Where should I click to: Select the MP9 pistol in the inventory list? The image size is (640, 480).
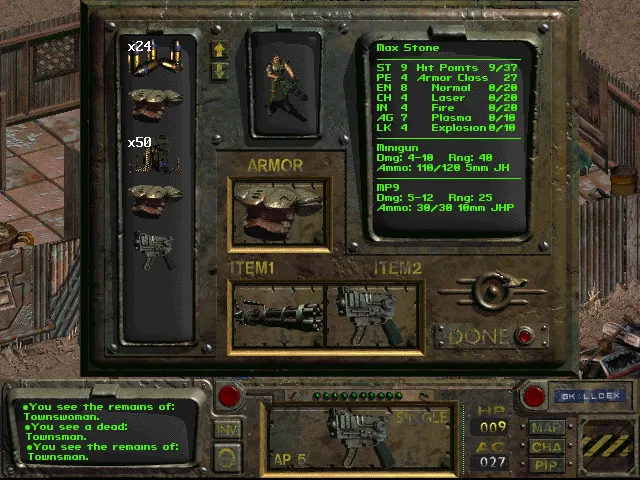tap(153, 249)
